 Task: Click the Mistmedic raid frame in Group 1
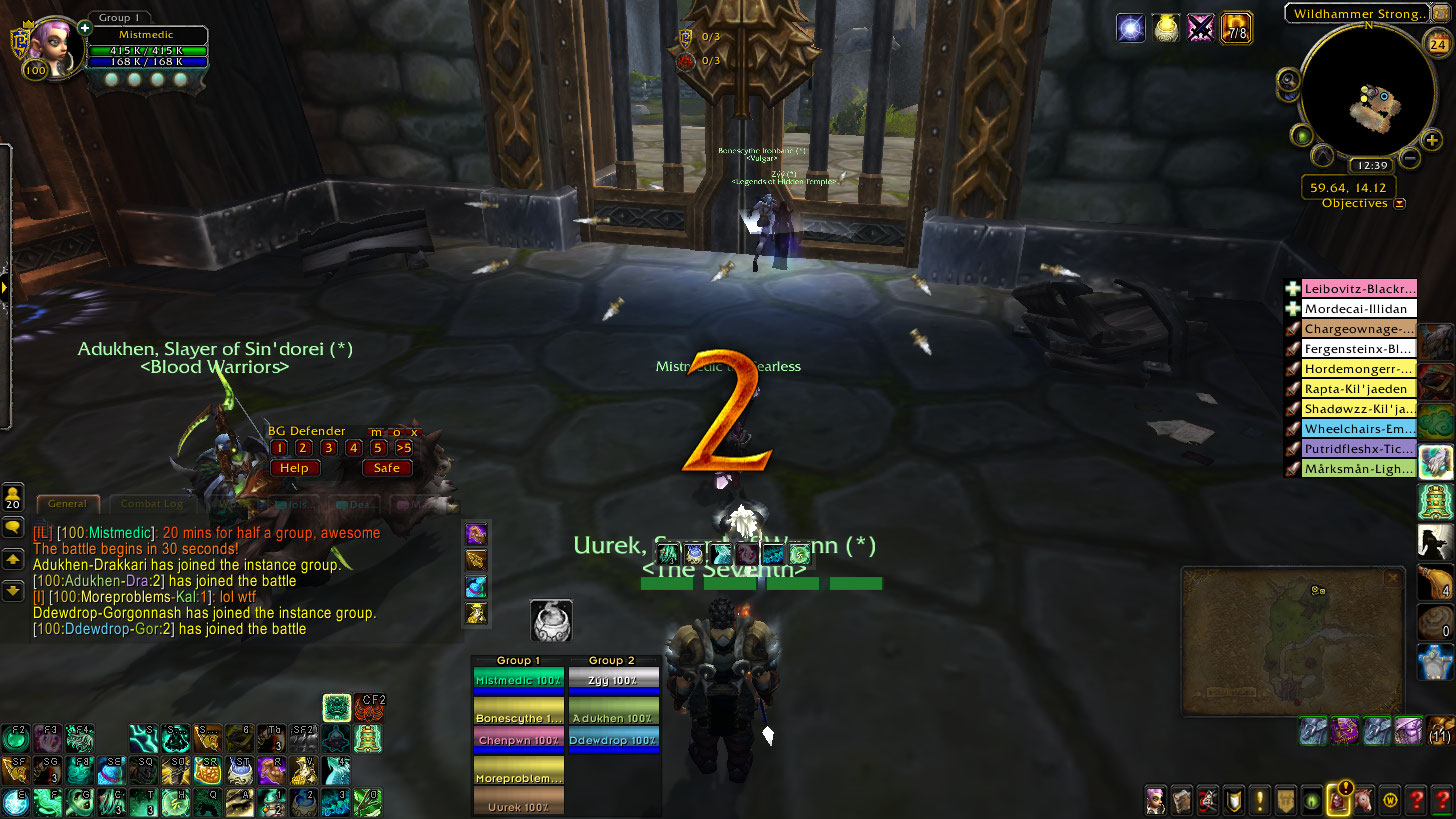(x=518, y=681)
